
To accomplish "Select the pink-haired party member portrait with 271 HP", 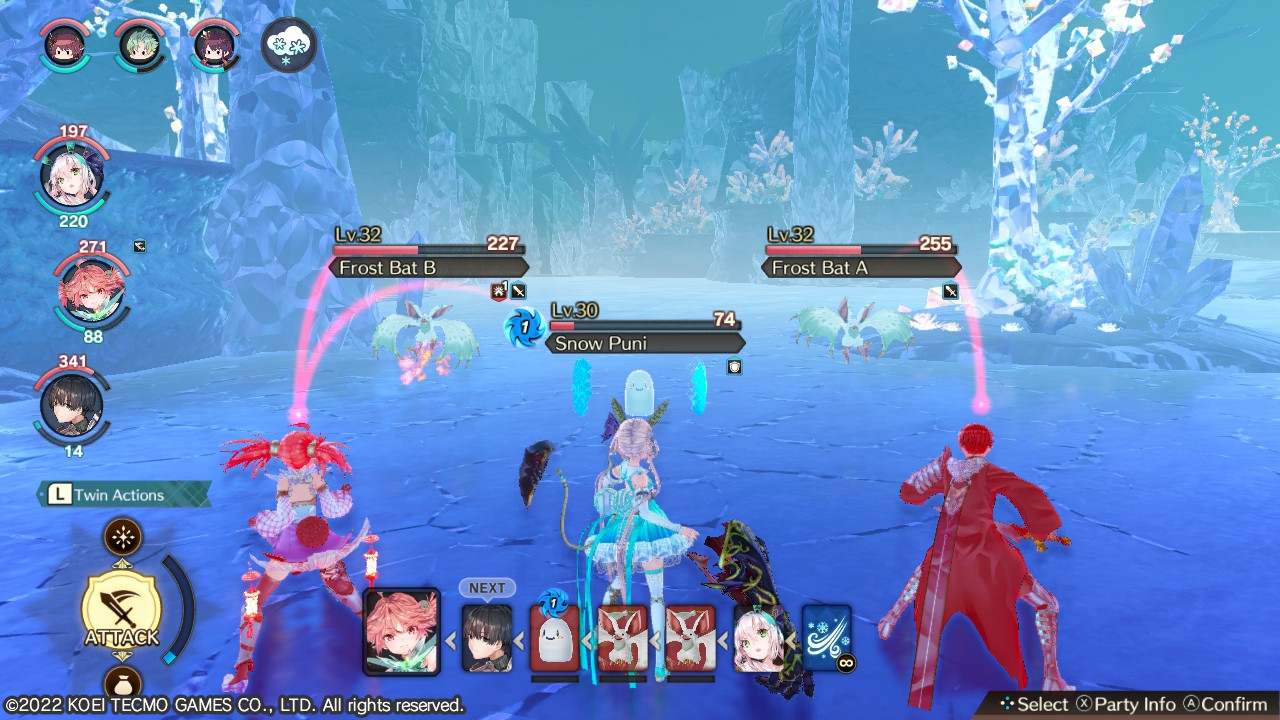I will (x=91, y=290).
